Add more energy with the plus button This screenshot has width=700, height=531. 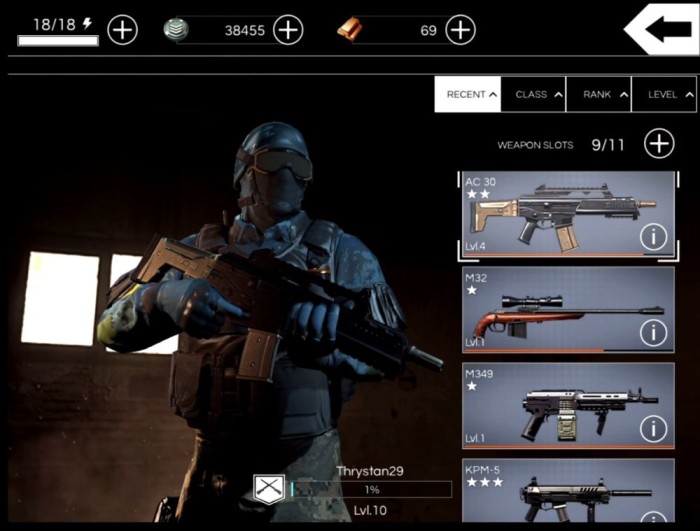pyautogui.click(x=122, y=30)
